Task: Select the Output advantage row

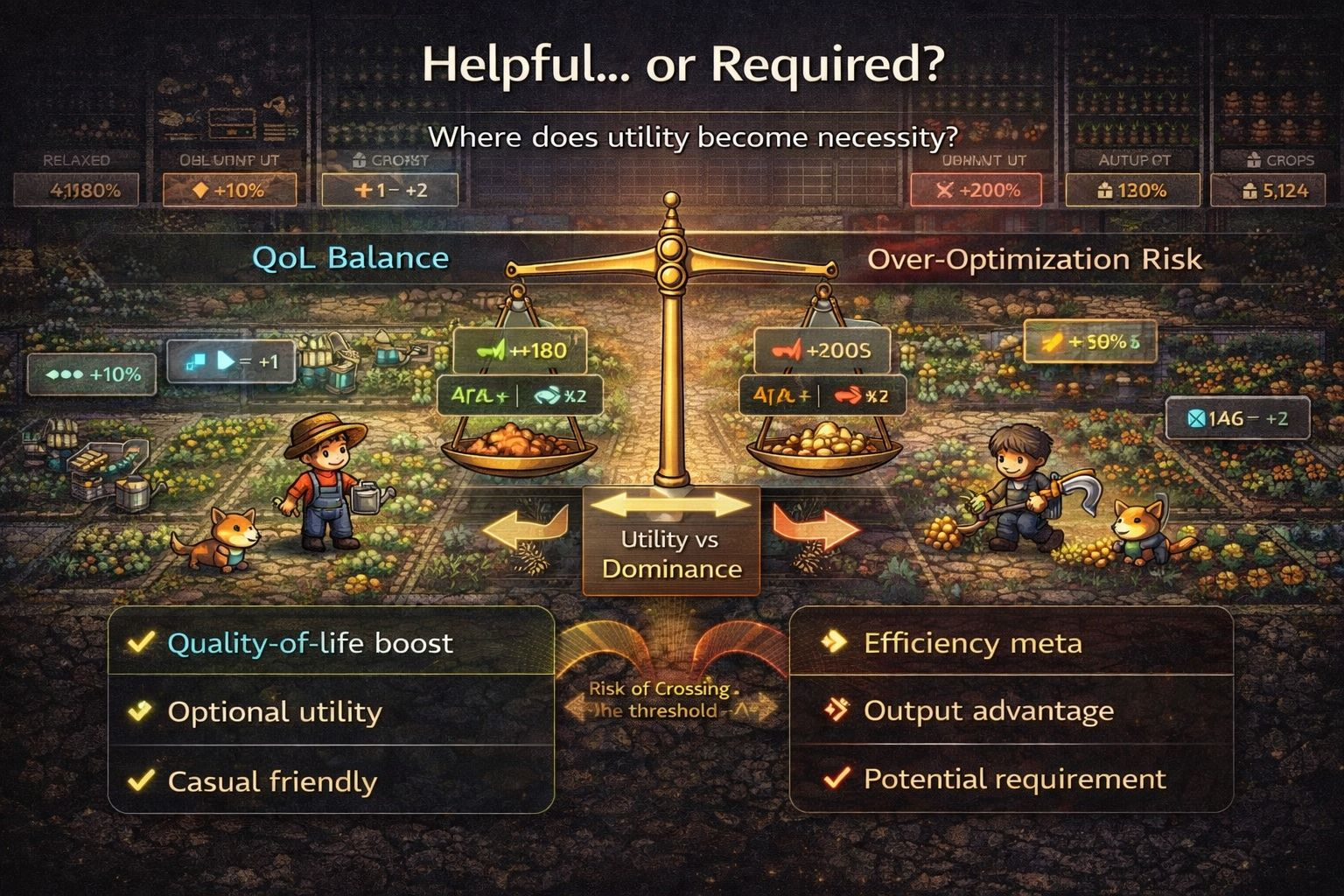Action: tap(1011, 710)
